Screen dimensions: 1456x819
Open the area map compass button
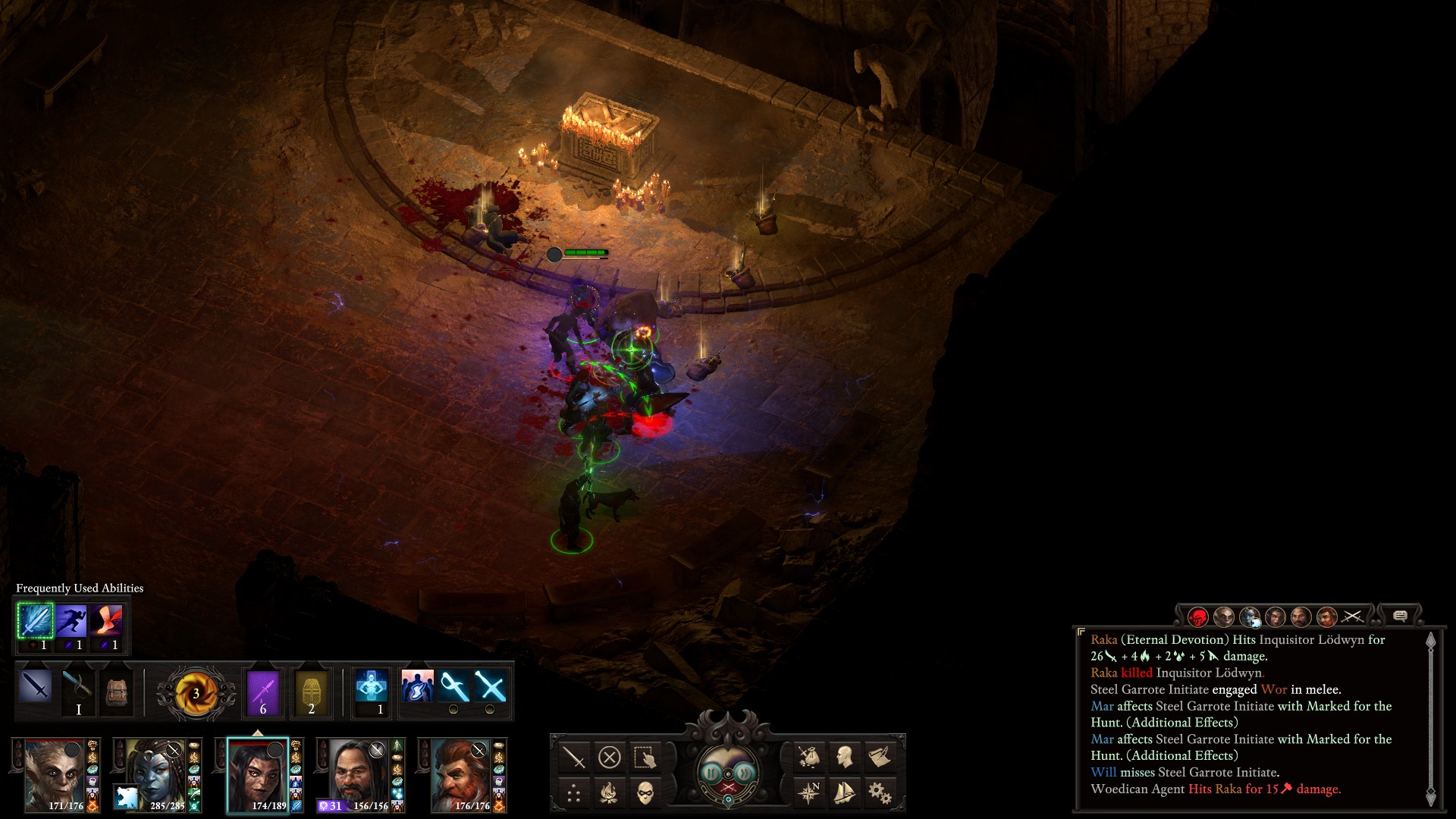(808, 792)
